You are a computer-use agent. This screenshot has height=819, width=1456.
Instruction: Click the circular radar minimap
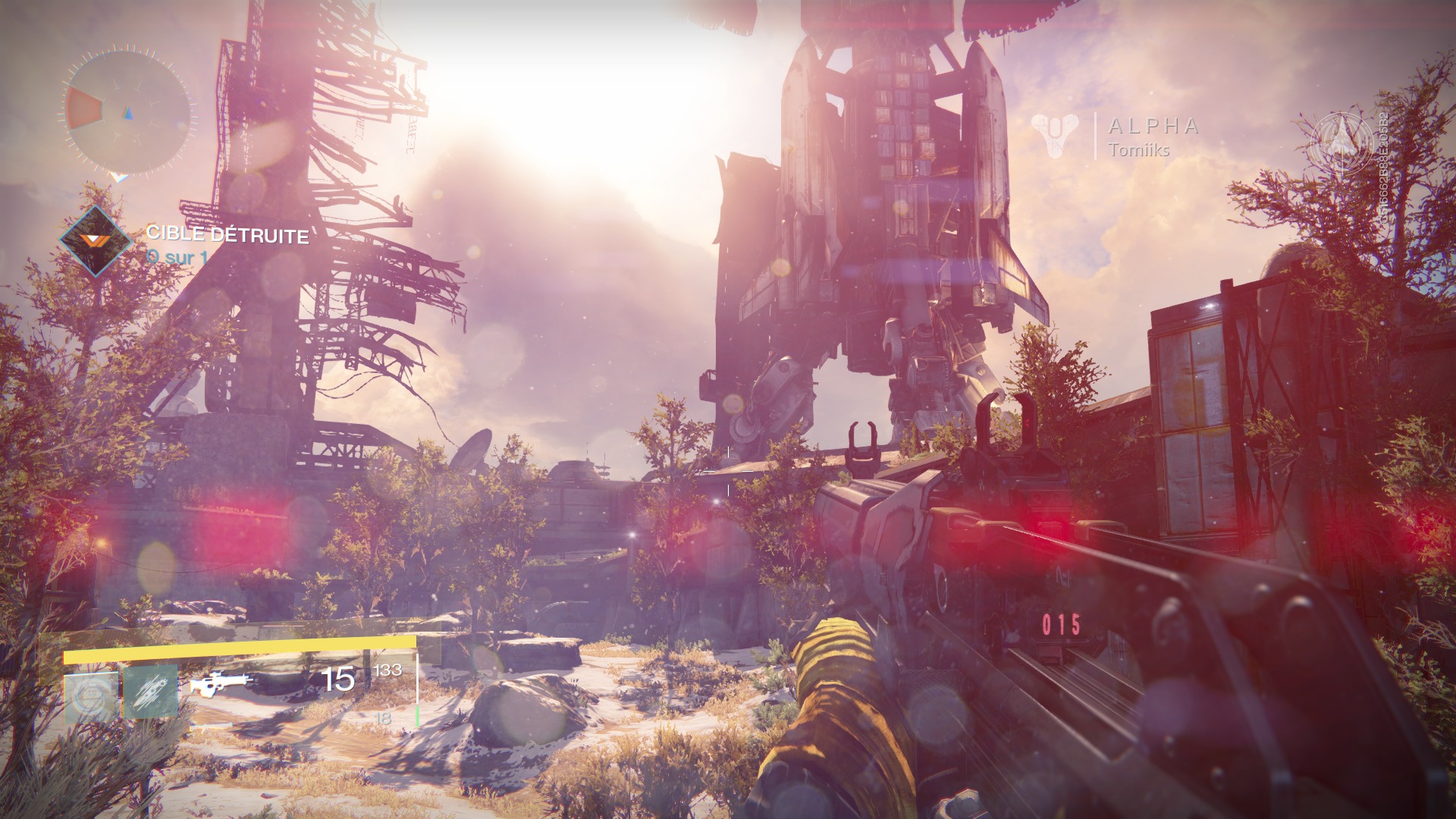point(127,112)
